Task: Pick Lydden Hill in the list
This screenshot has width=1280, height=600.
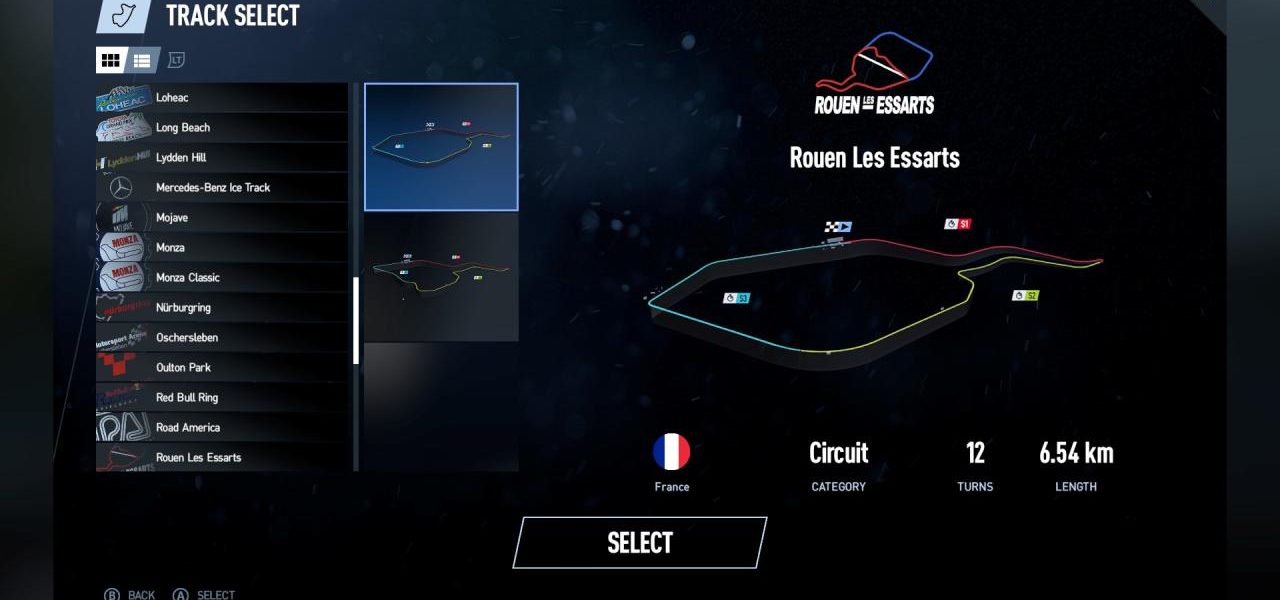Action: pyautogui.click(x=222, y=158)
